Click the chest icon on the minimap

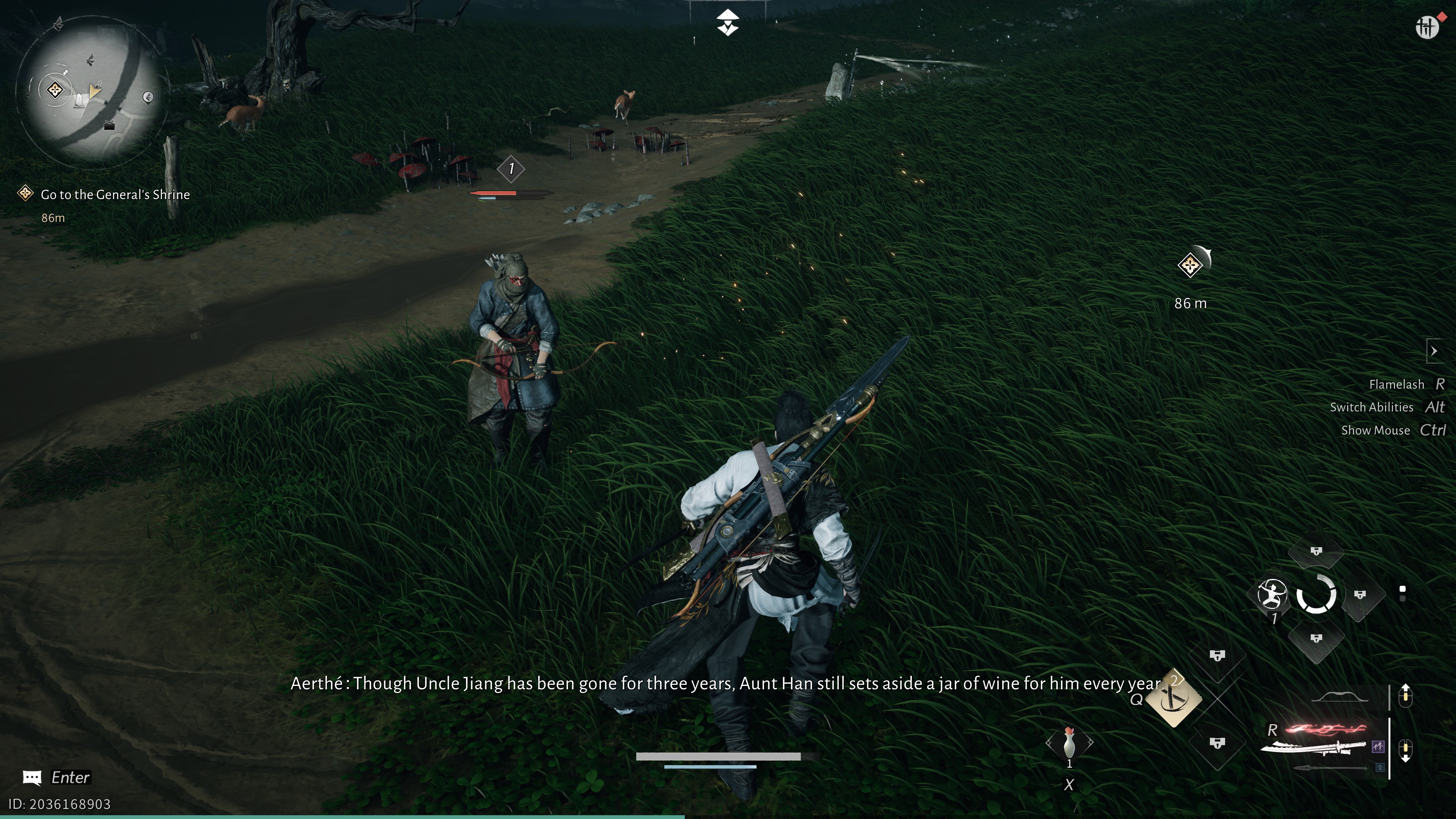(x=110, y=126)
